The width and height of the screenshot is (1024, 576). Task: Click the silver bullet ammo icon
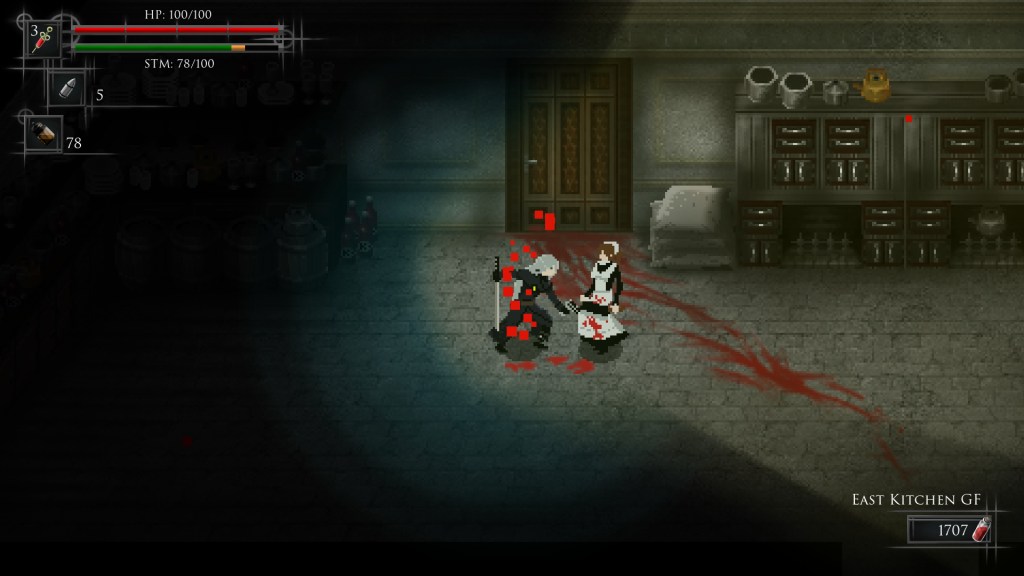(68, 90)
